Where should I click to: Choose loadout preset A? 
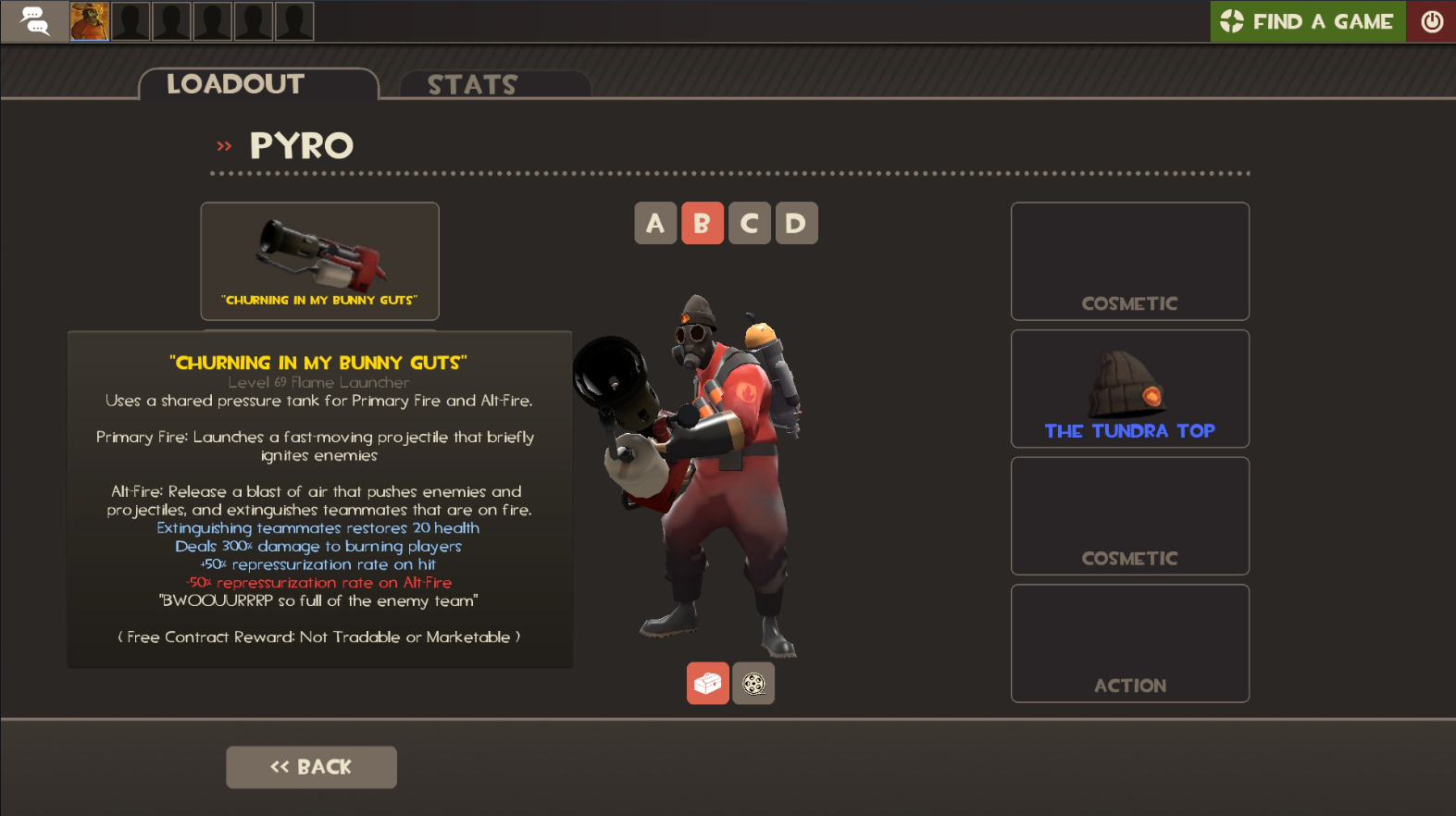point(655,223)
